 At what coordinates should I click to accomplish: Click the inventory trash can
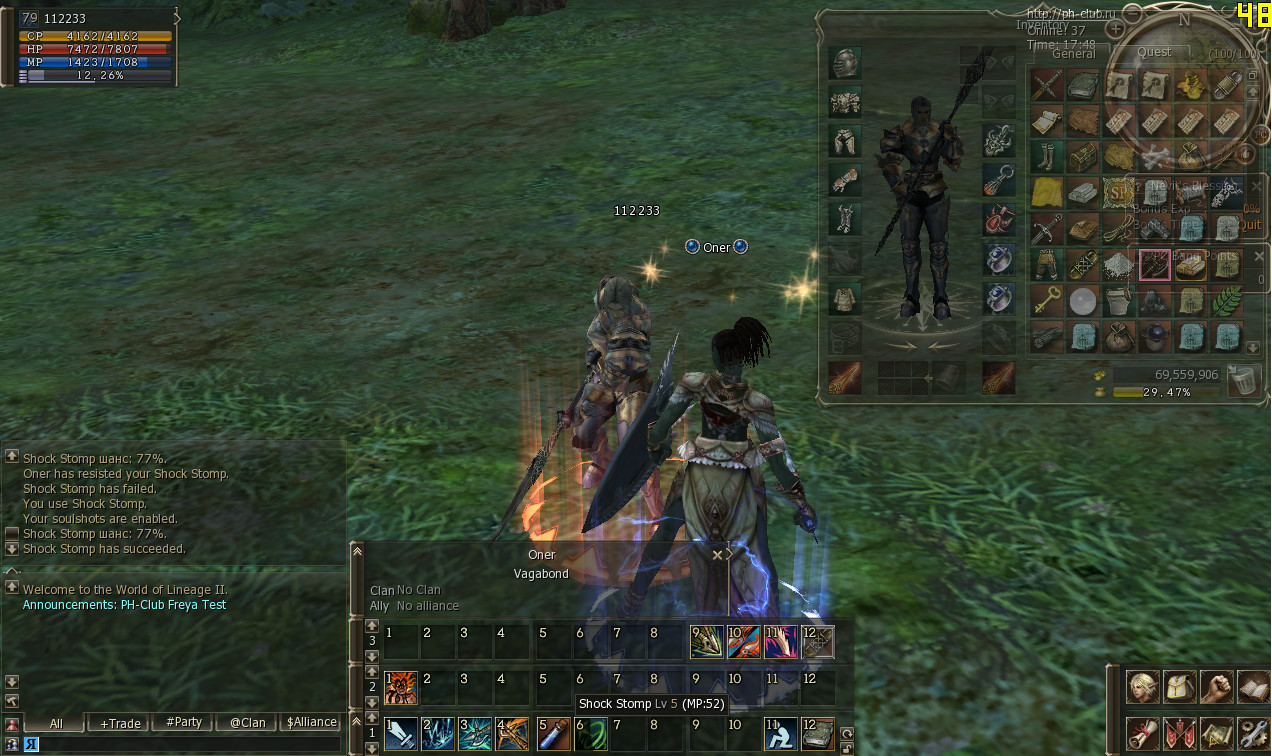(x=1244, y=380)
